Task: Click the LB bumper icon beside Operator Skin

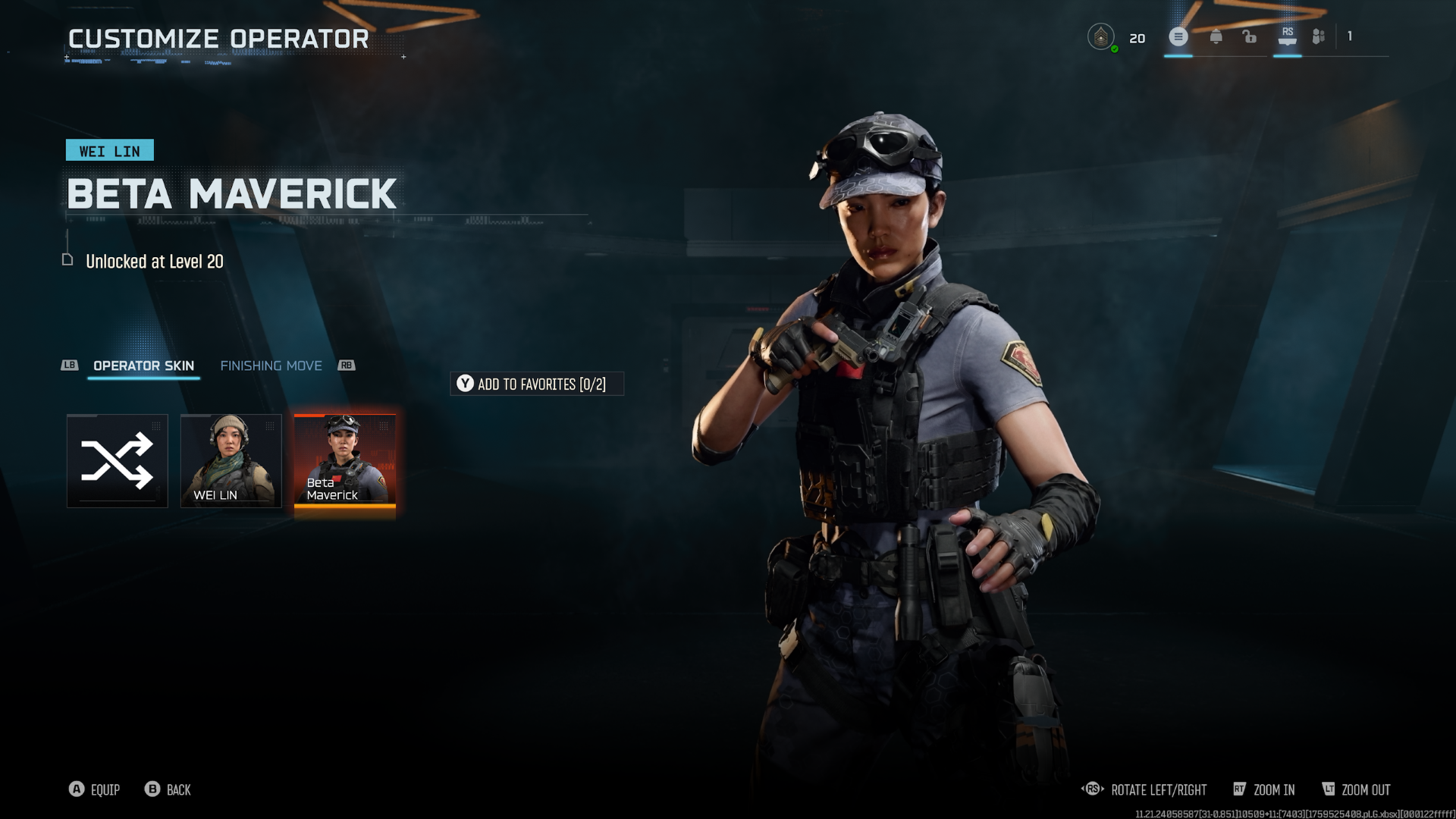Action: (x=69, y=366)
